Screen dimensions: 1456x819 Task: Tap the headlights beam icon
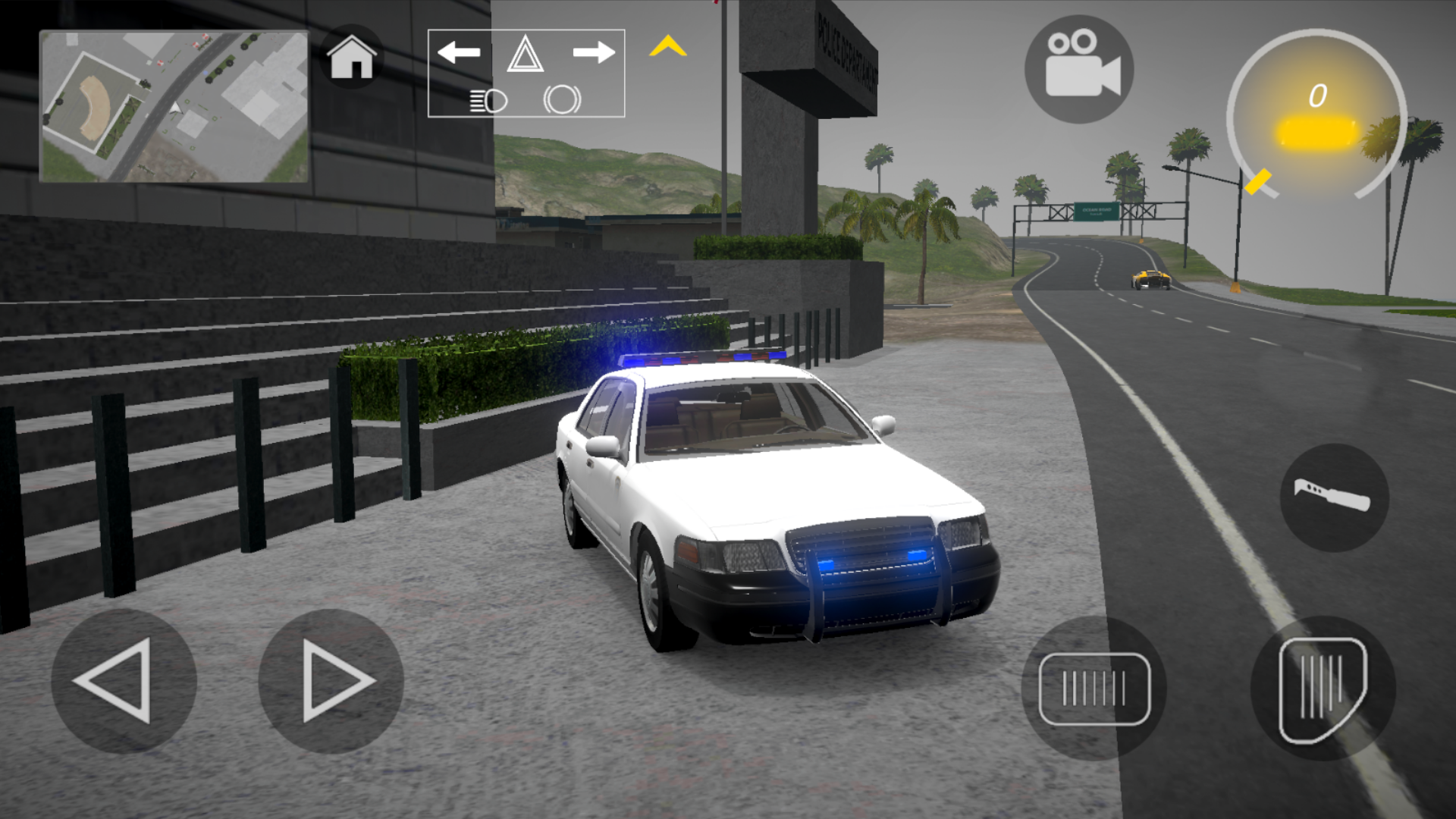490,99
